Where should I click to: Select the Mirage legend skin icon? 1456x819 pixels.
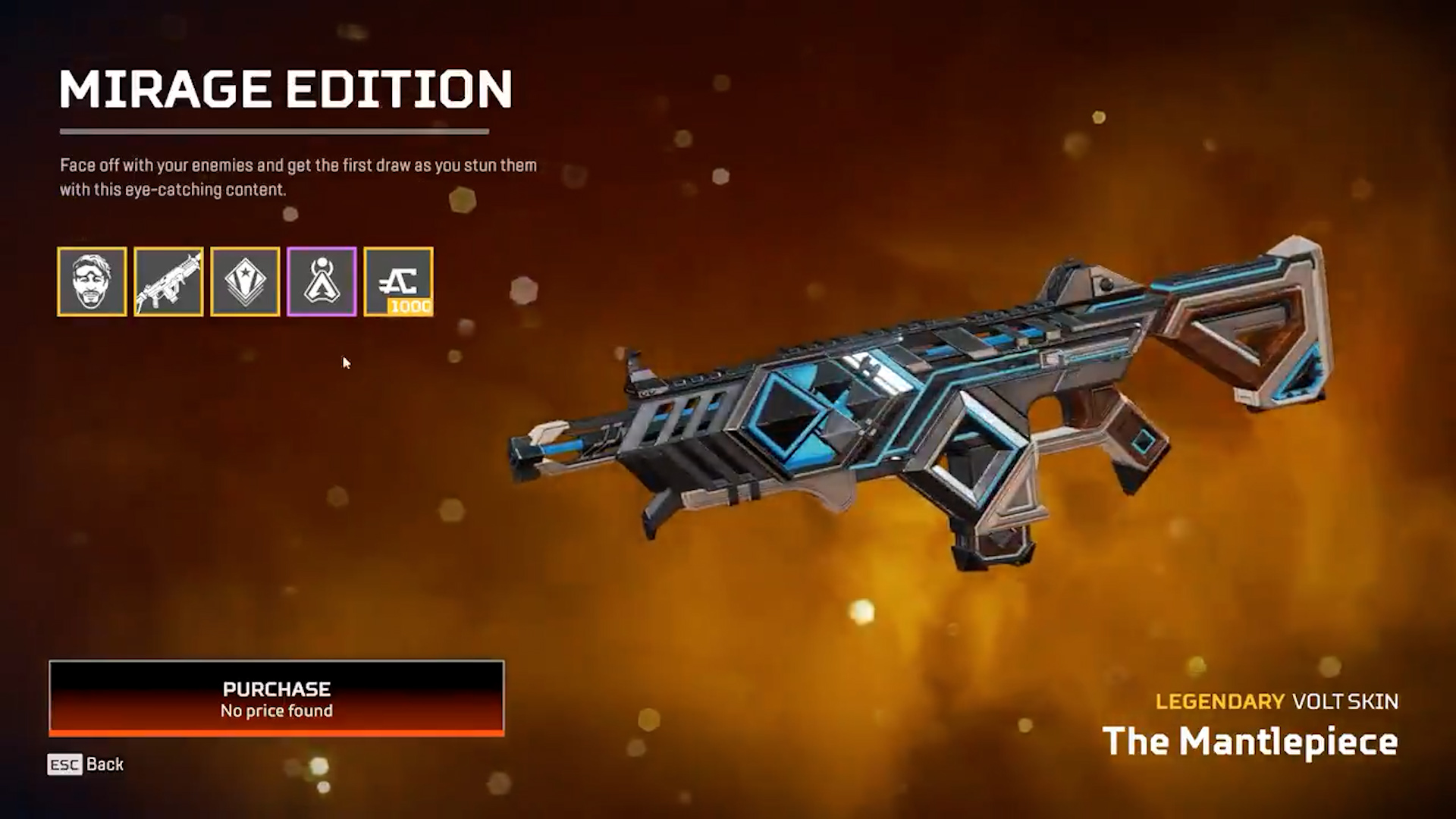point(92,281)
